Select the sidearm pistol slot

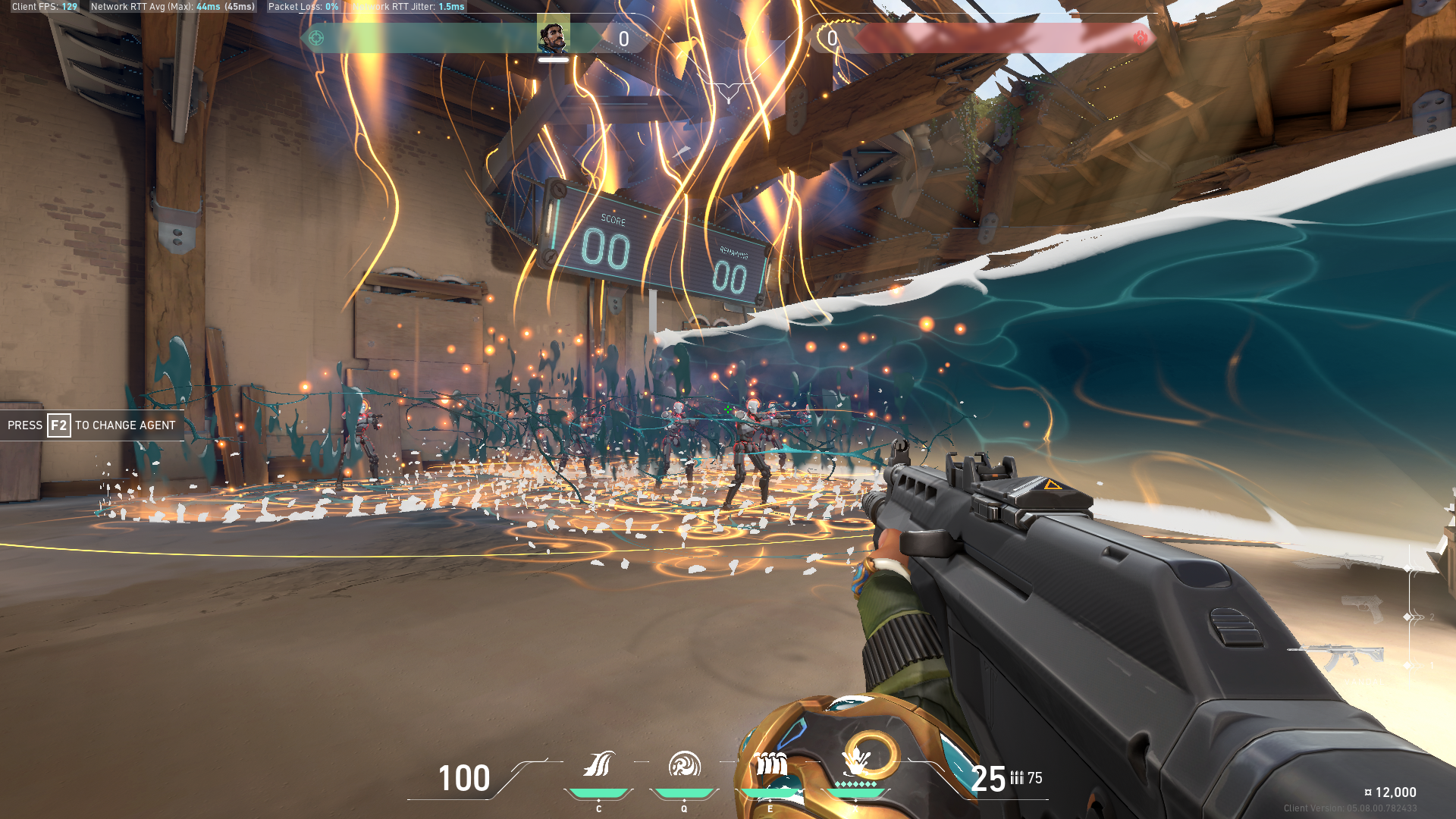coord(1362,607)
